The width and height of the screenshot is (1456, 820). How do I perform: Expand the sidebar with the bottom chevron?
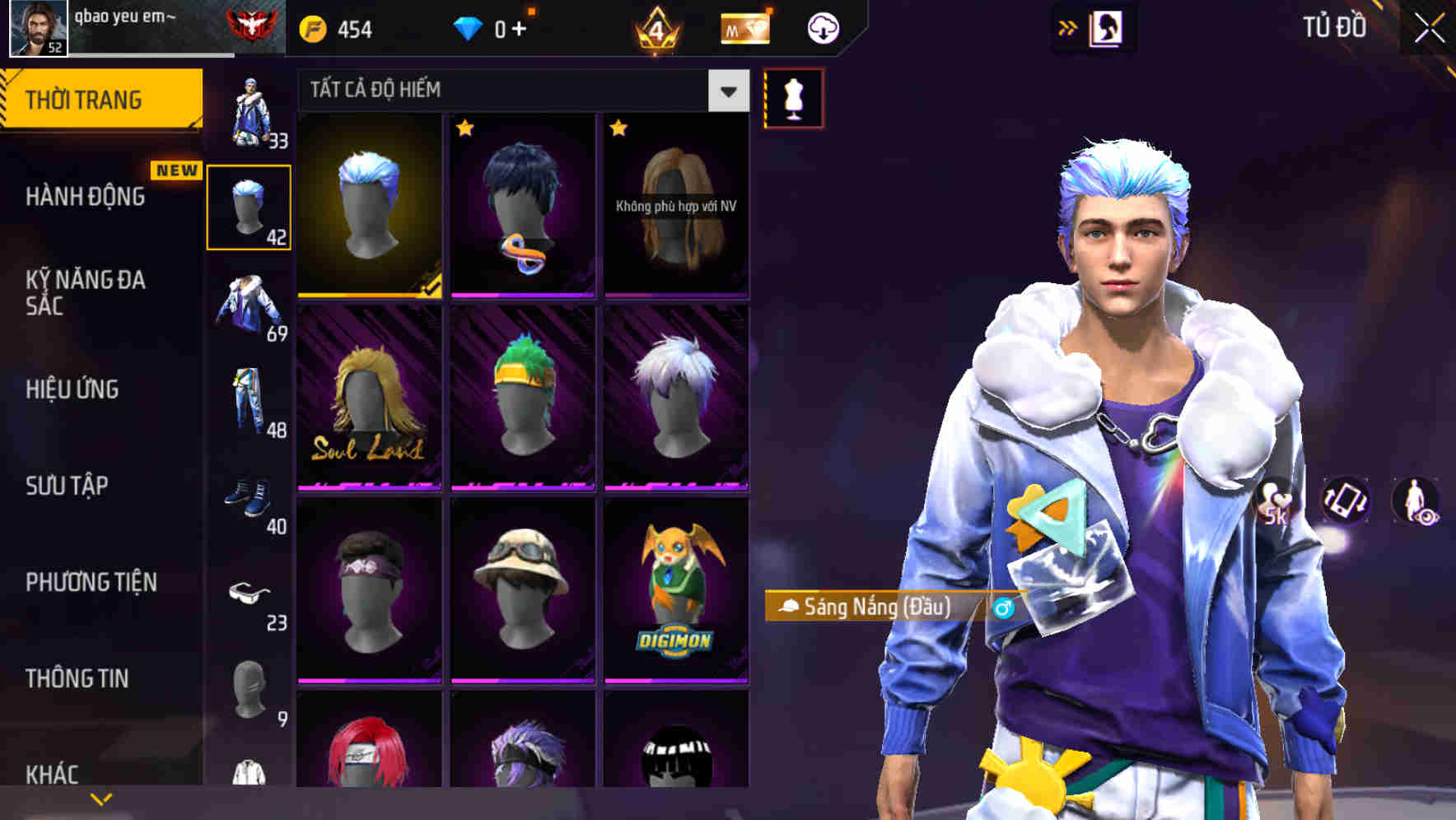click(101, 797)
